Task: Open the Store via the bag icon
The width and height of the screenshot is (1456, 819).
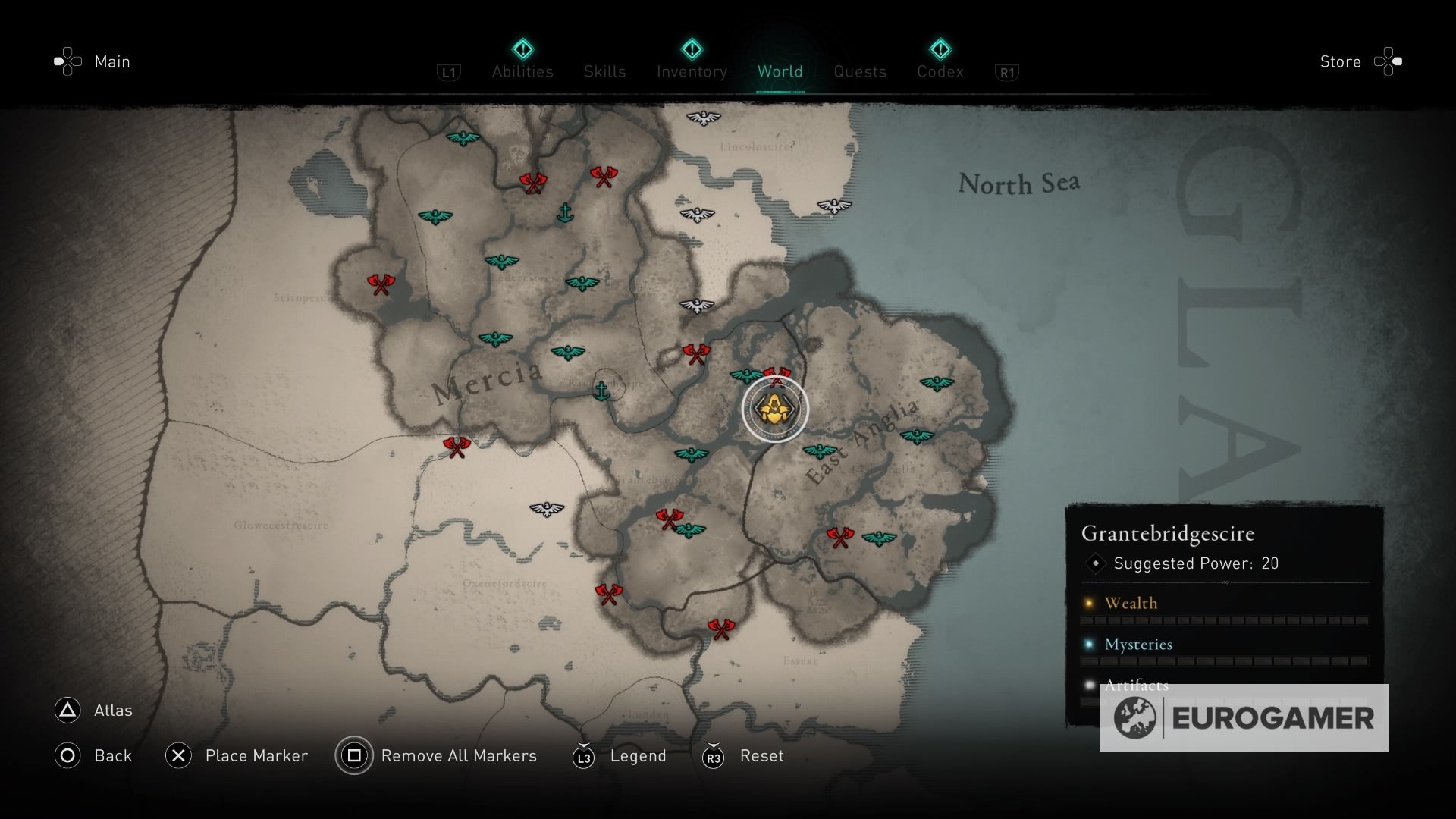Action: 1387,61
